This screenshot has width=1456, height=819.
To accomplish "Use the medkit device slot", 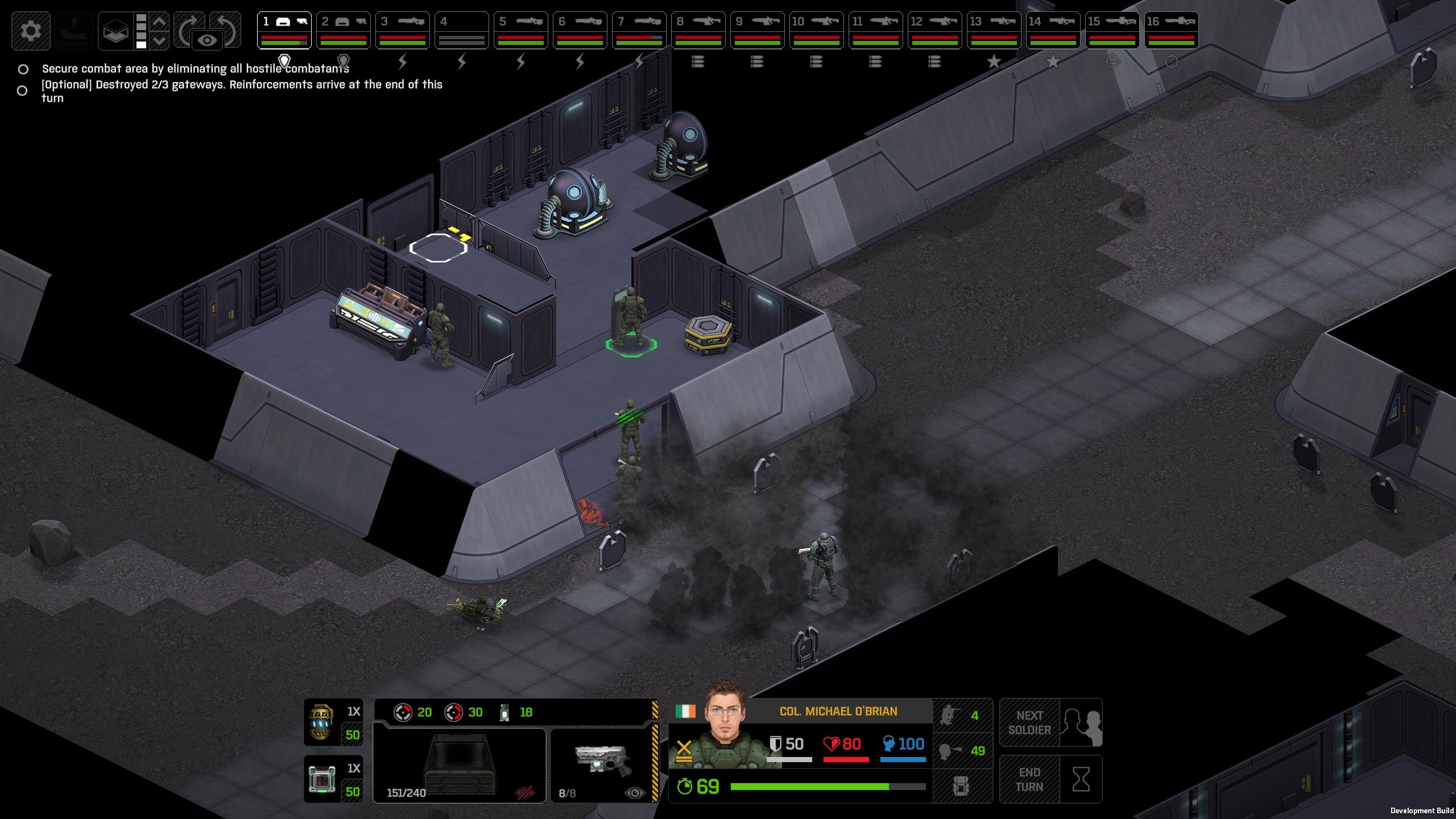I will [333, 779].
